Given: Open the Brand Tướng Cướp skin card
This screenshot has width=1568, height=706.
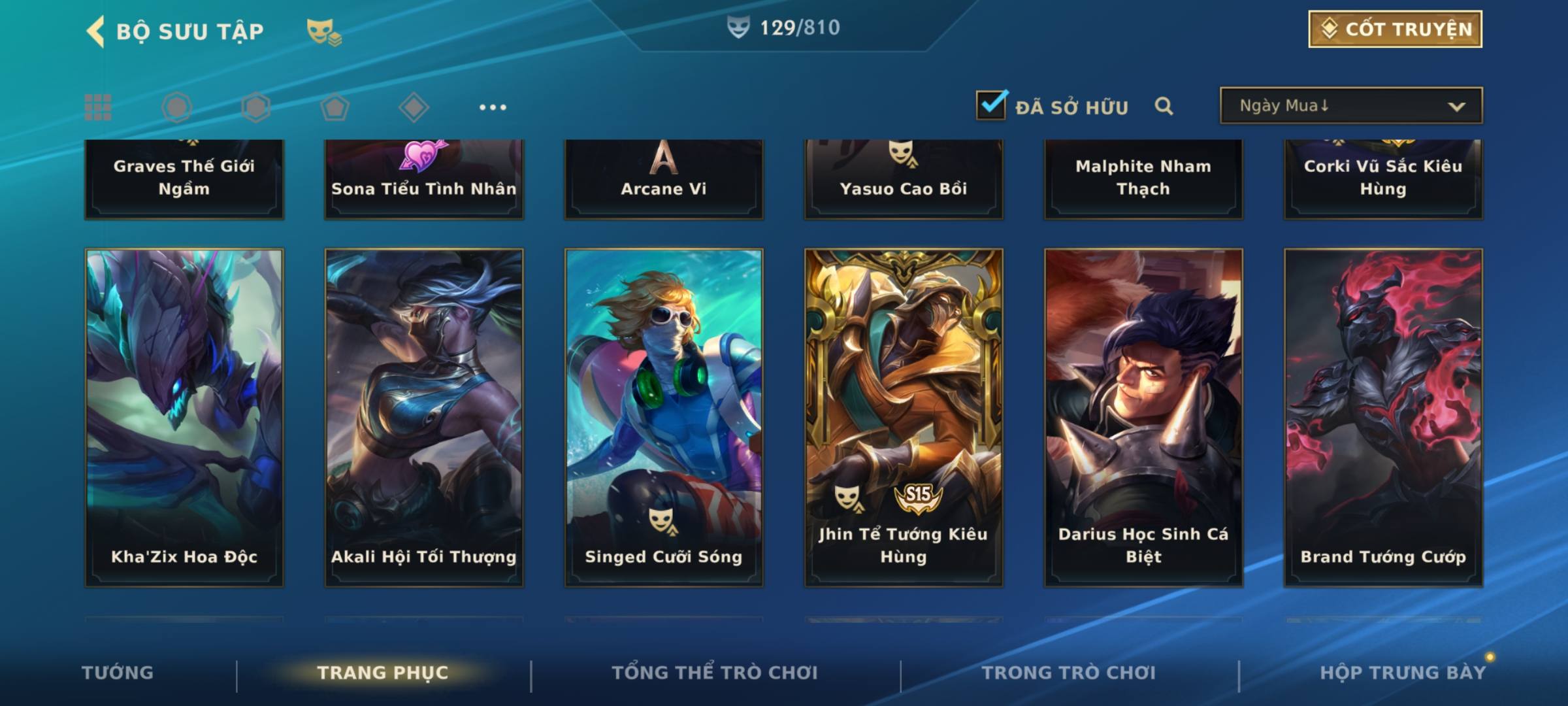Looking at the screenshot, I should 1383,417.
